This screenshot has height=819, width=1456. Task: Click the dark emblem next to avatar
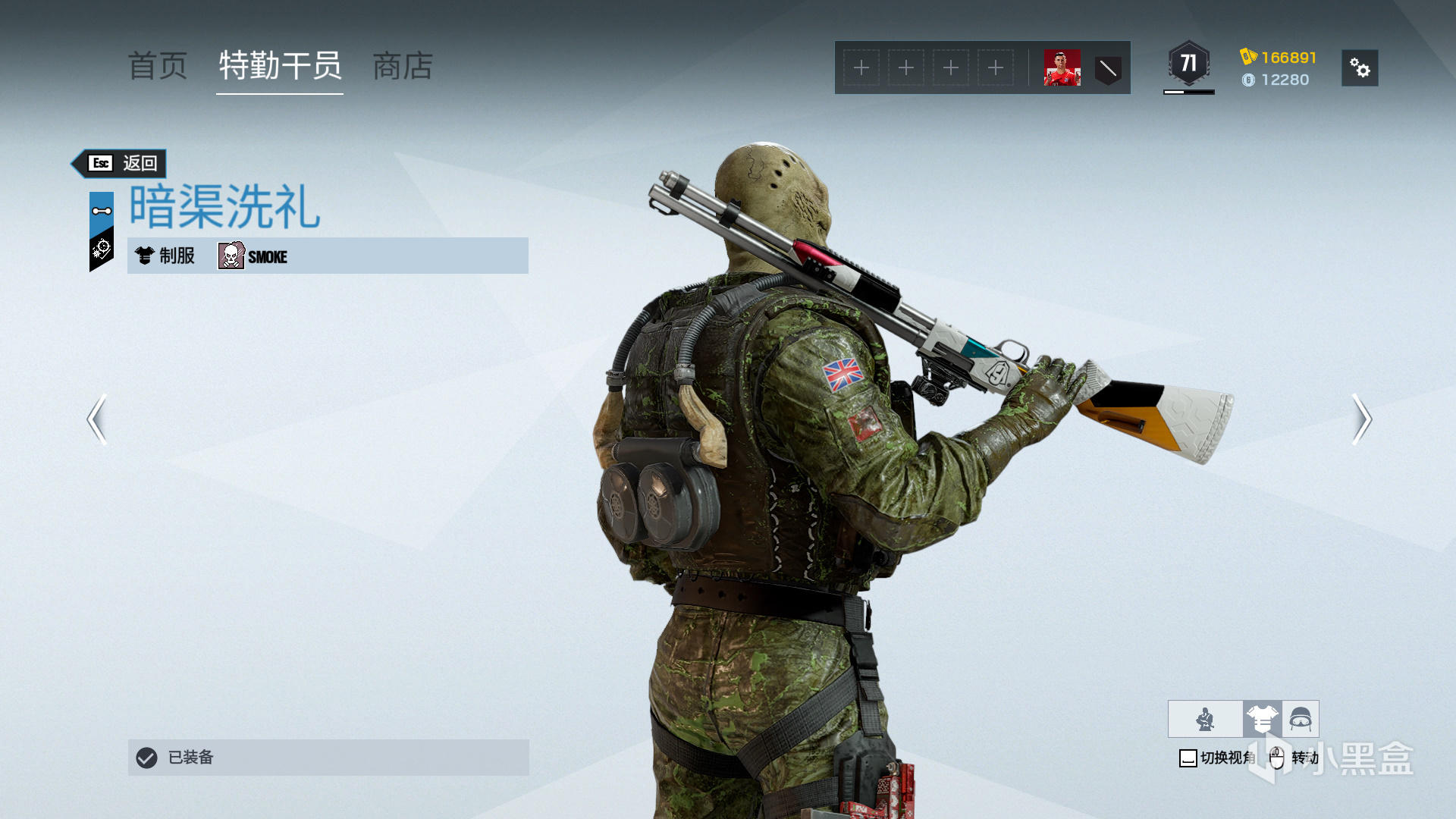pos(1108,69)
